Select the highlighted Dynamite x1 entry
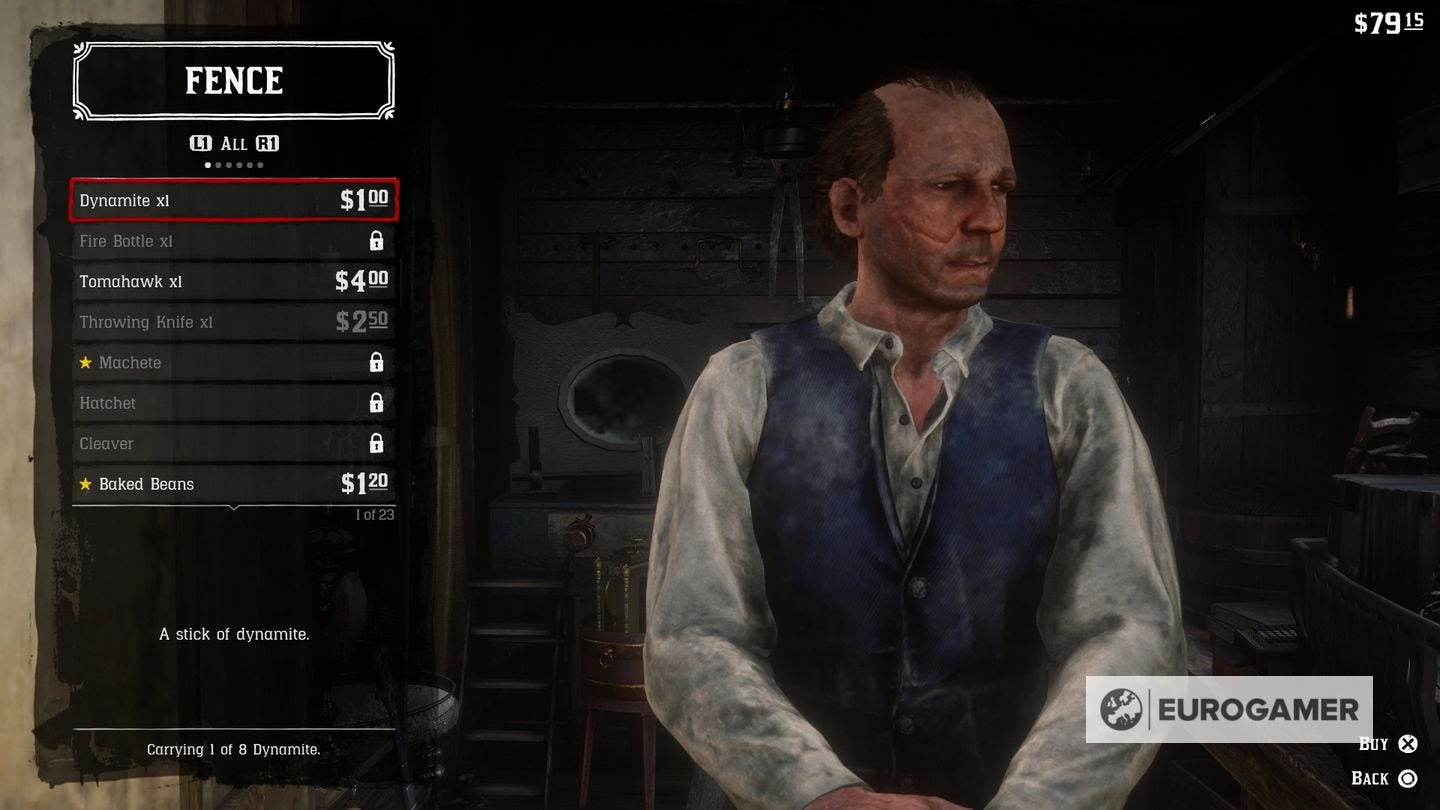 coord(233,200)
